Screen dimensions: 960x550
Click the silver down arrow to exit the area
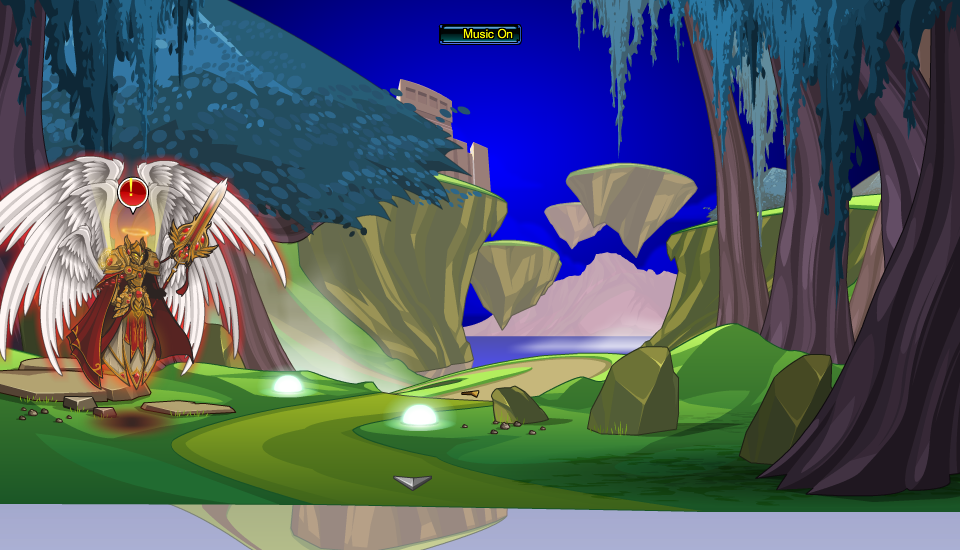click(412, 482)
